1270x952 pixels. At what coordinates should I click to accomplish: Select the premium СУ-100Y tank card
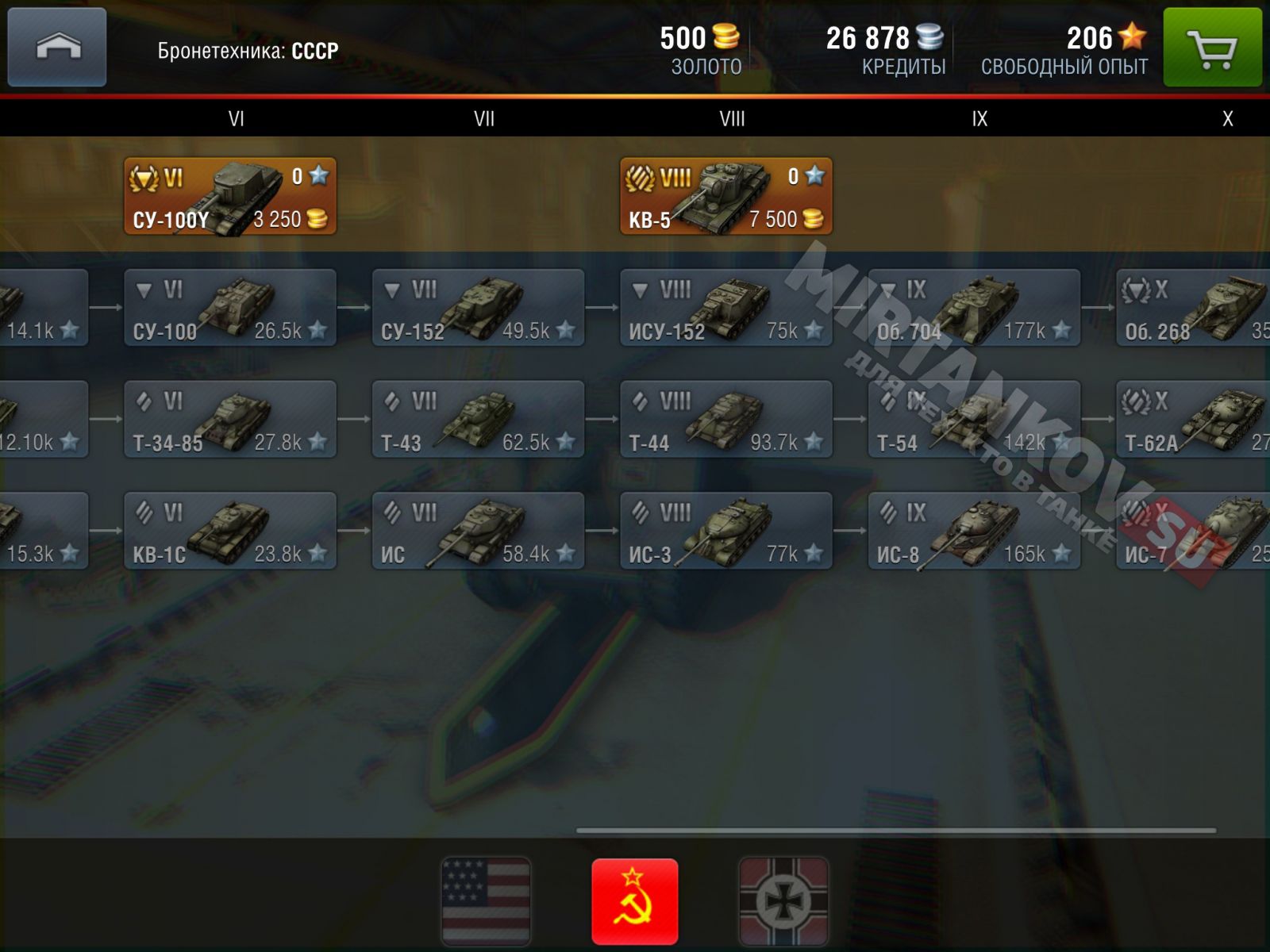coord(230,196)
